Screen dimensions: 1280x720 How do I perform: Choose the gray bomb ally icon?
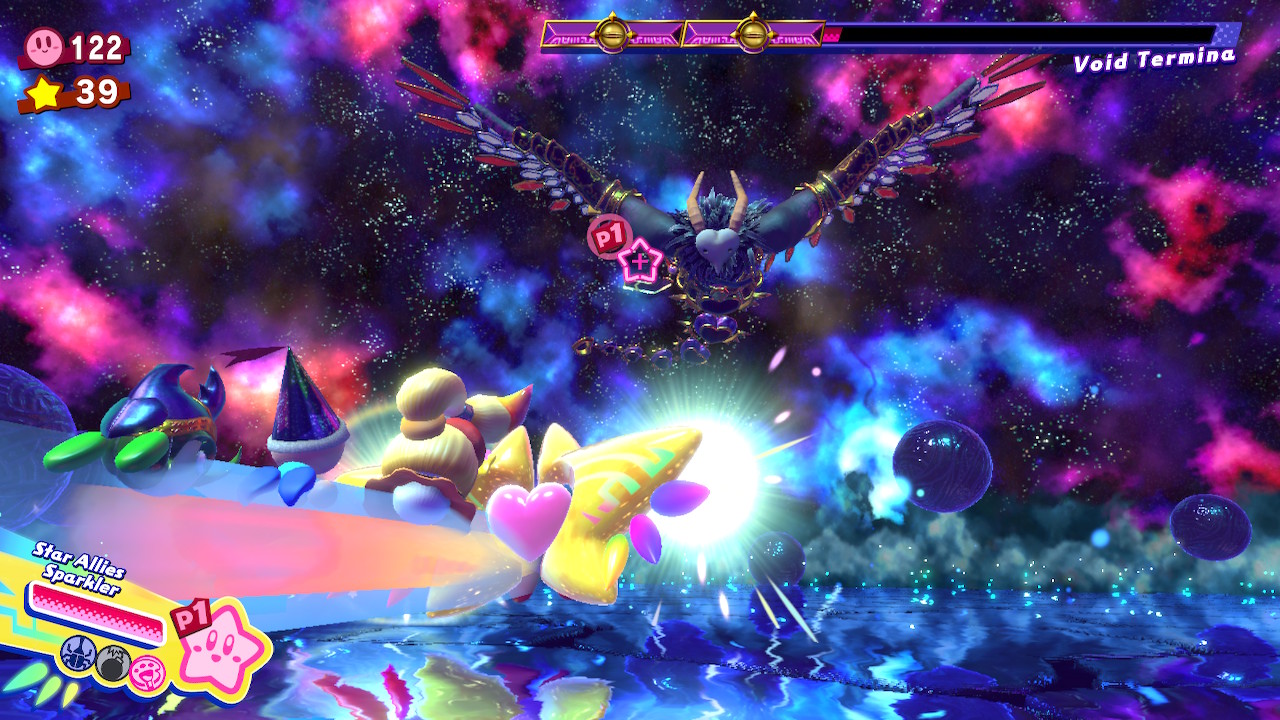click(112, 663)
